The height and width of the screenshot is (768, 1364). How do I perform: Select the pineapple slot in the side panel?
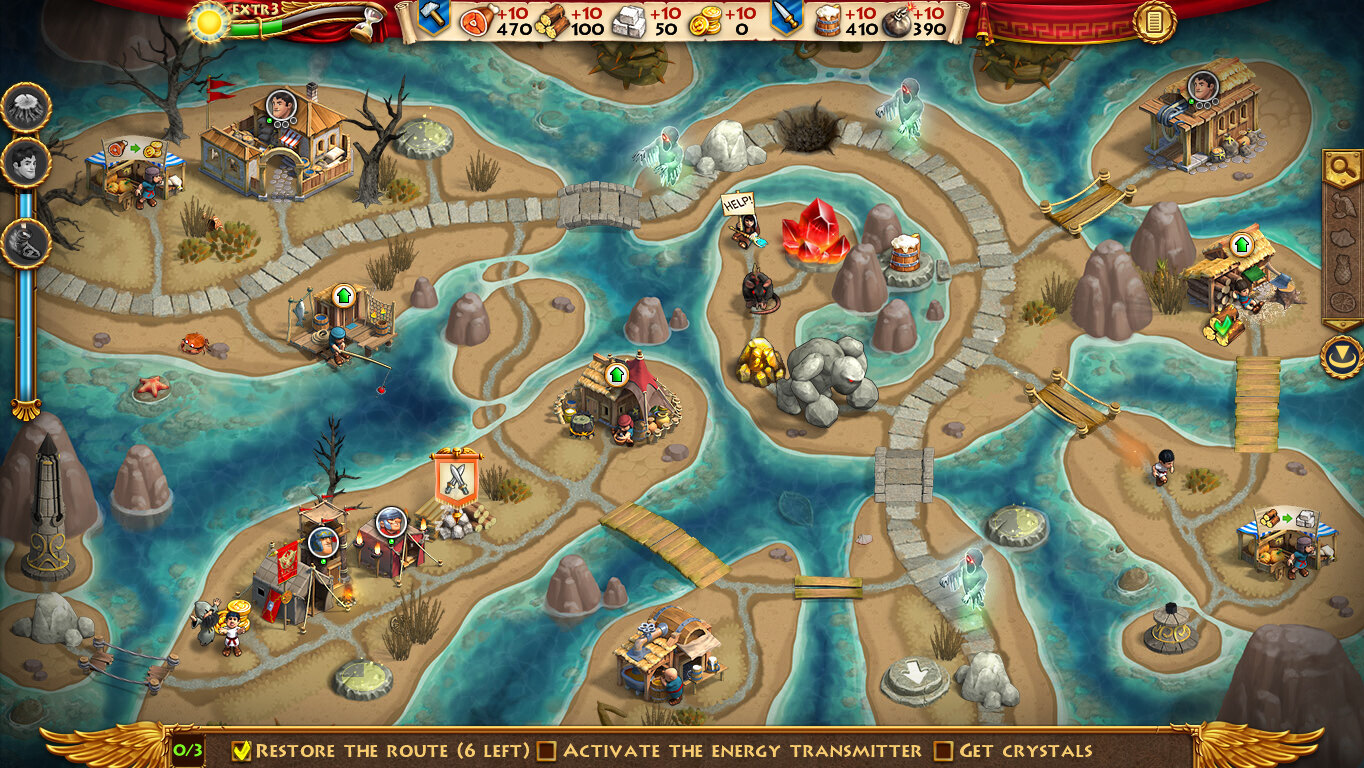point(1341,270)
